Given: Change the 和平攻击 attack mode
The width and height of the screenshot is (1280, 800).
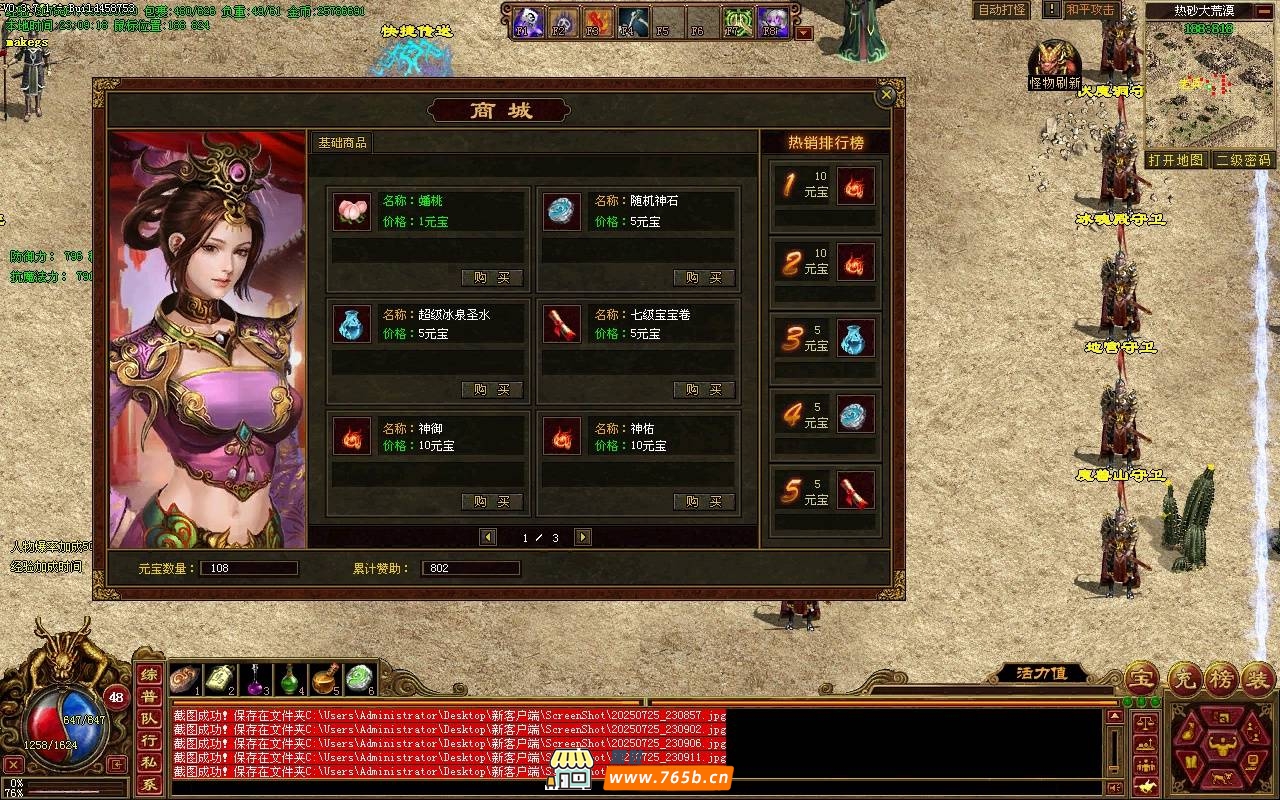Looking at the screenshot, I should pos(1089,10).
